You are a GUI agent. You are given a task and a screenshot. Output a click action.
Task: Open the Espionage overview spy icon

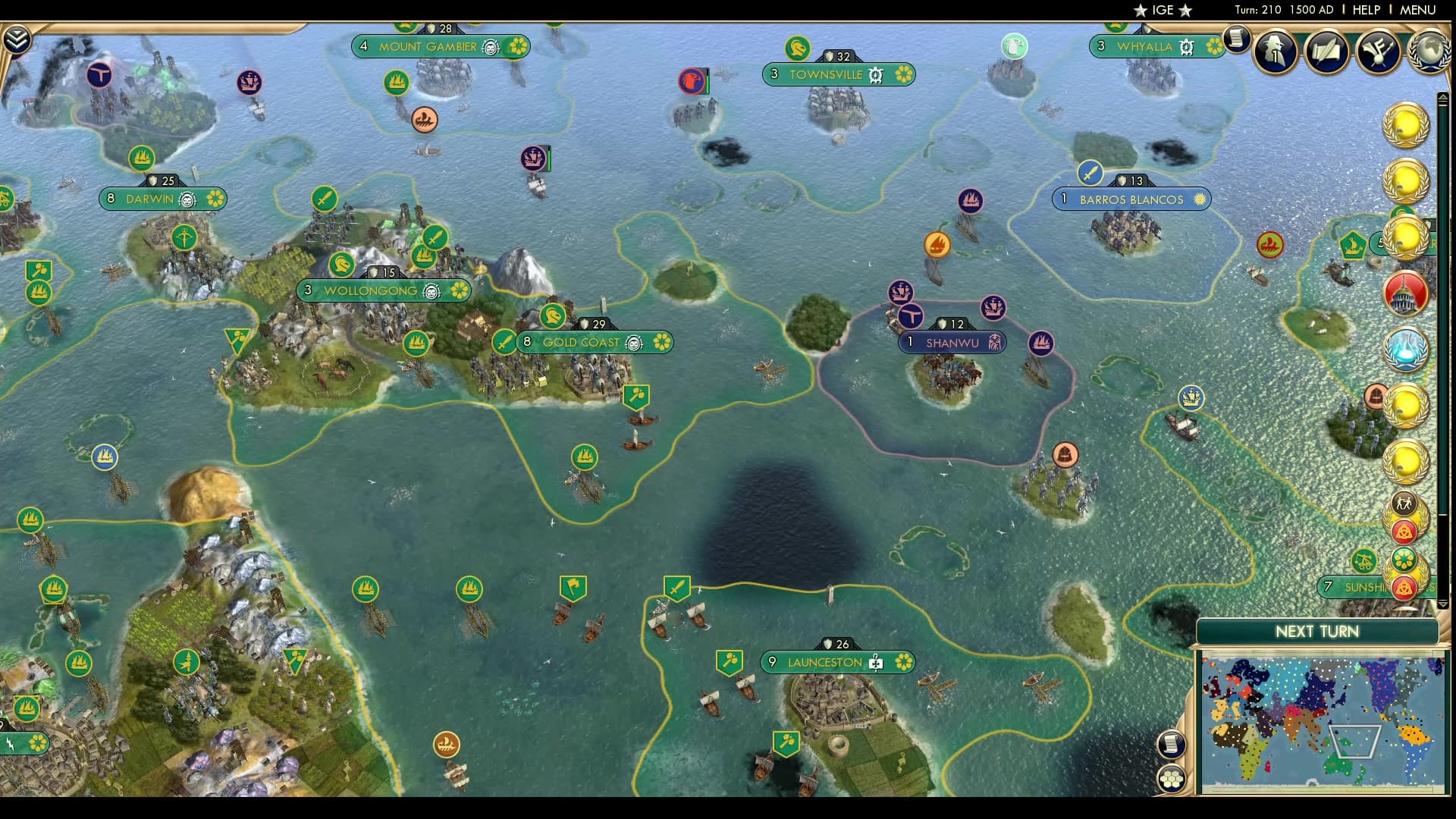[1274, 52]
